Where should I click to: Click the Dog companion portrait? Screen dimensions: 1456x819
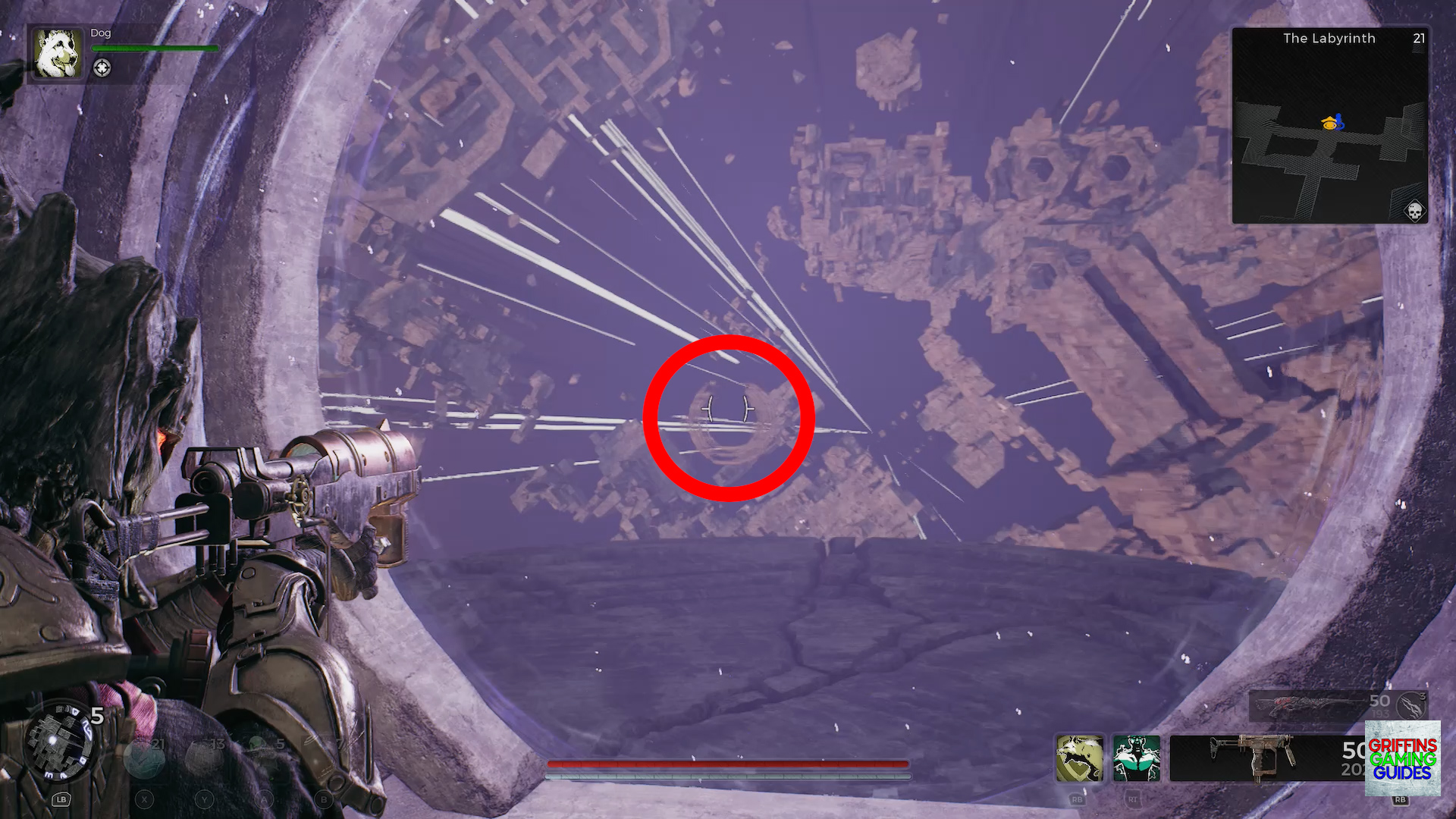click(x=57, y=55)
